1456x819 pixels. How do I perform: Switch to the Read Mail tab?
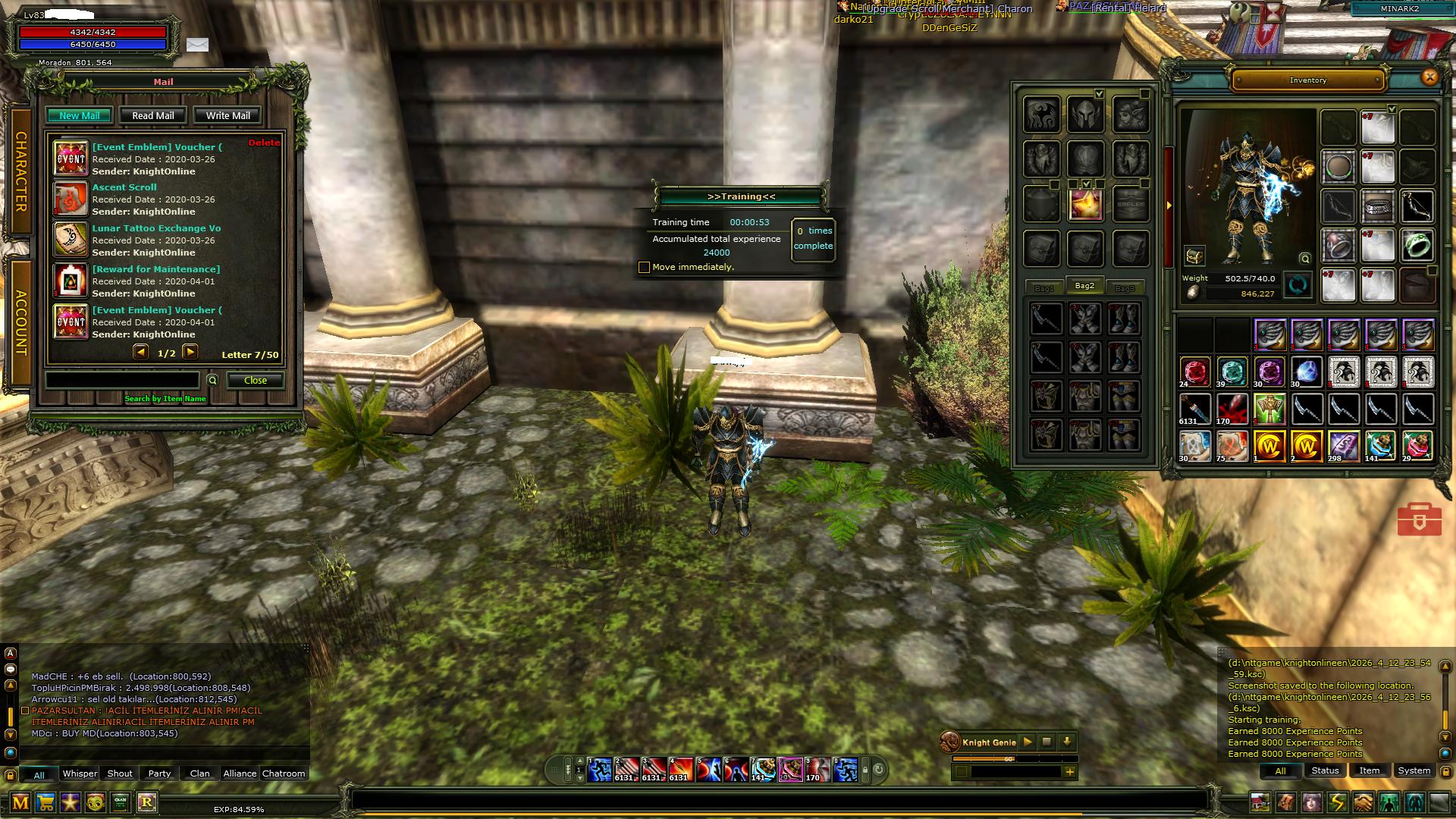[152, 116]
